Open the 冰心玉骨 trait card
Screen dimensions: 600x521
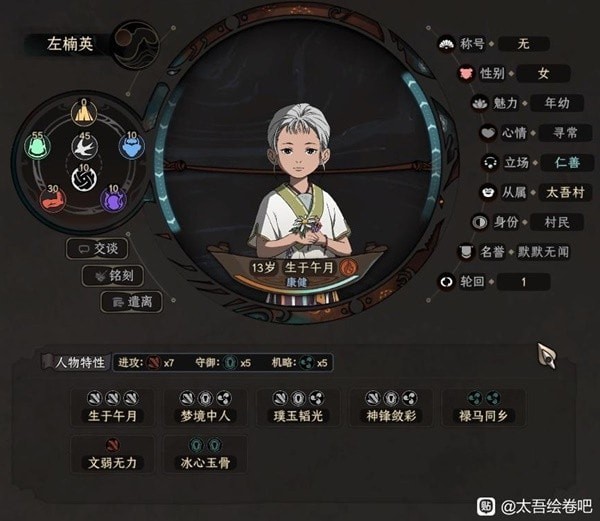[204, 455]
